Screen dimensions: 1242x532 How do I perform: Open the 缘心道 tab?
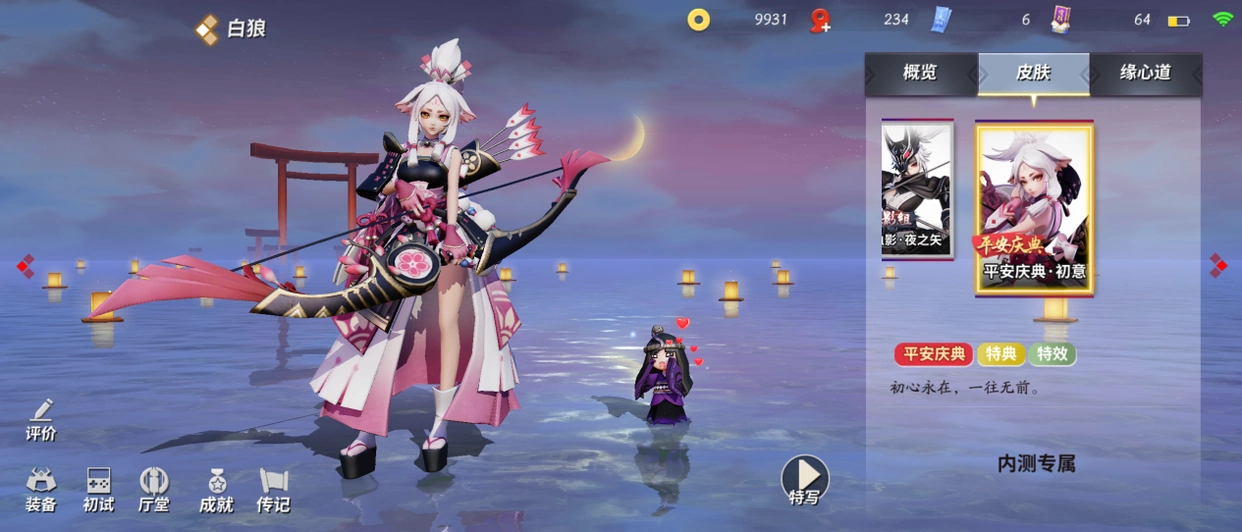[x=1145, y=73]
